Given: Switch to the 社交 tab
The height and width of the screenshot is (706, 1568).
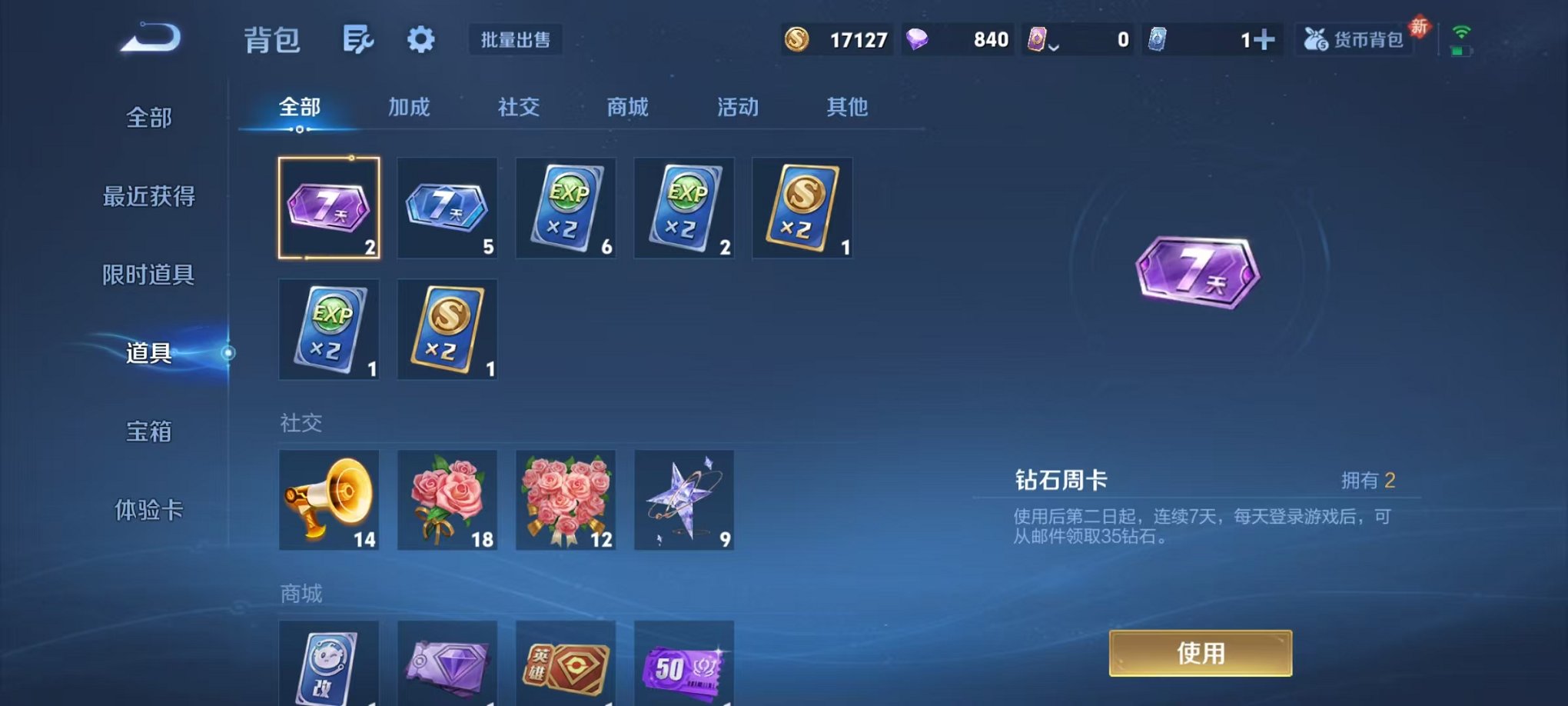Looking at the screenshot, I should [520, 108].
